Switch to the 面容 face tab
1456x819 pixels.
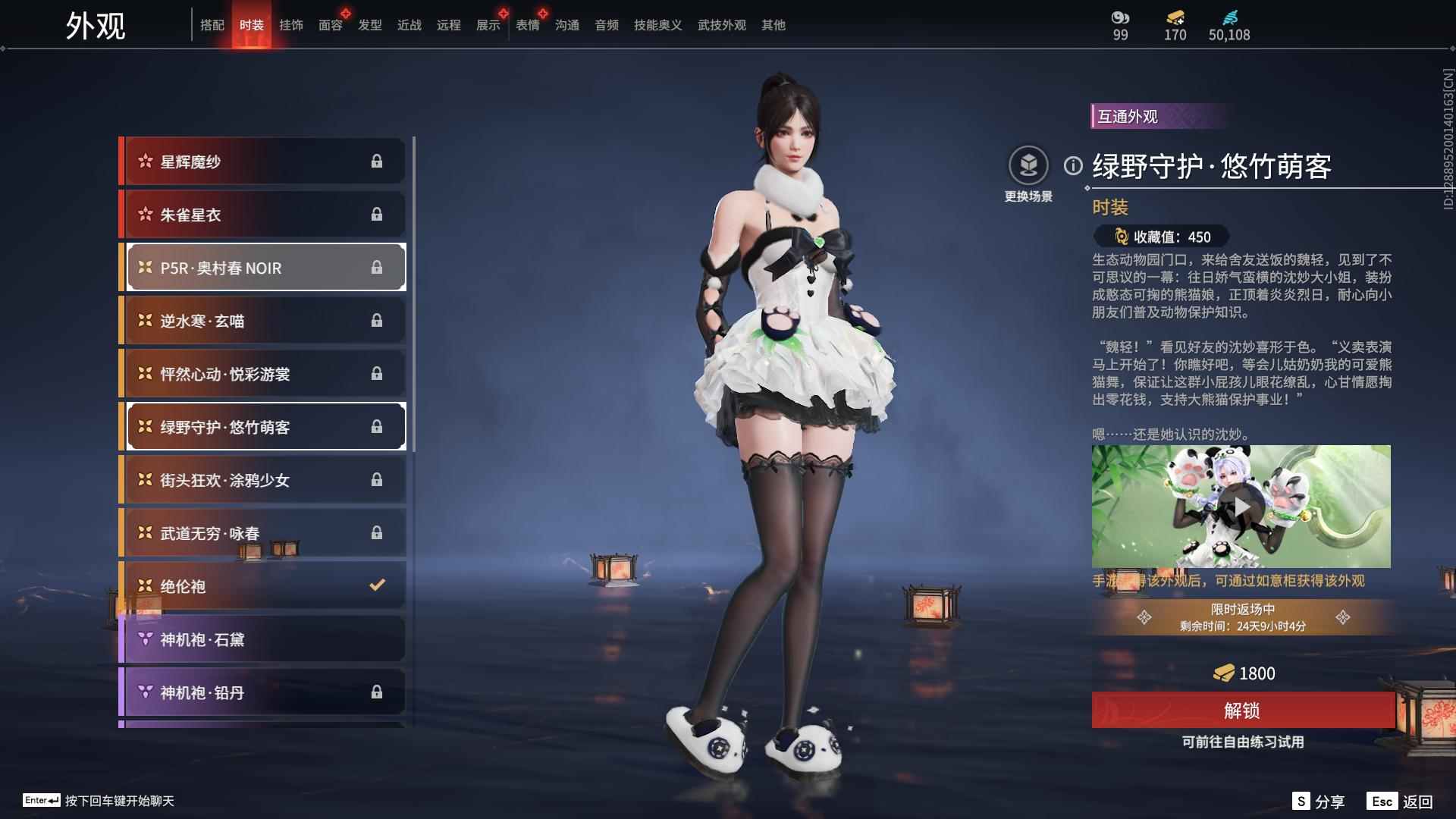(x=329, y=24)
